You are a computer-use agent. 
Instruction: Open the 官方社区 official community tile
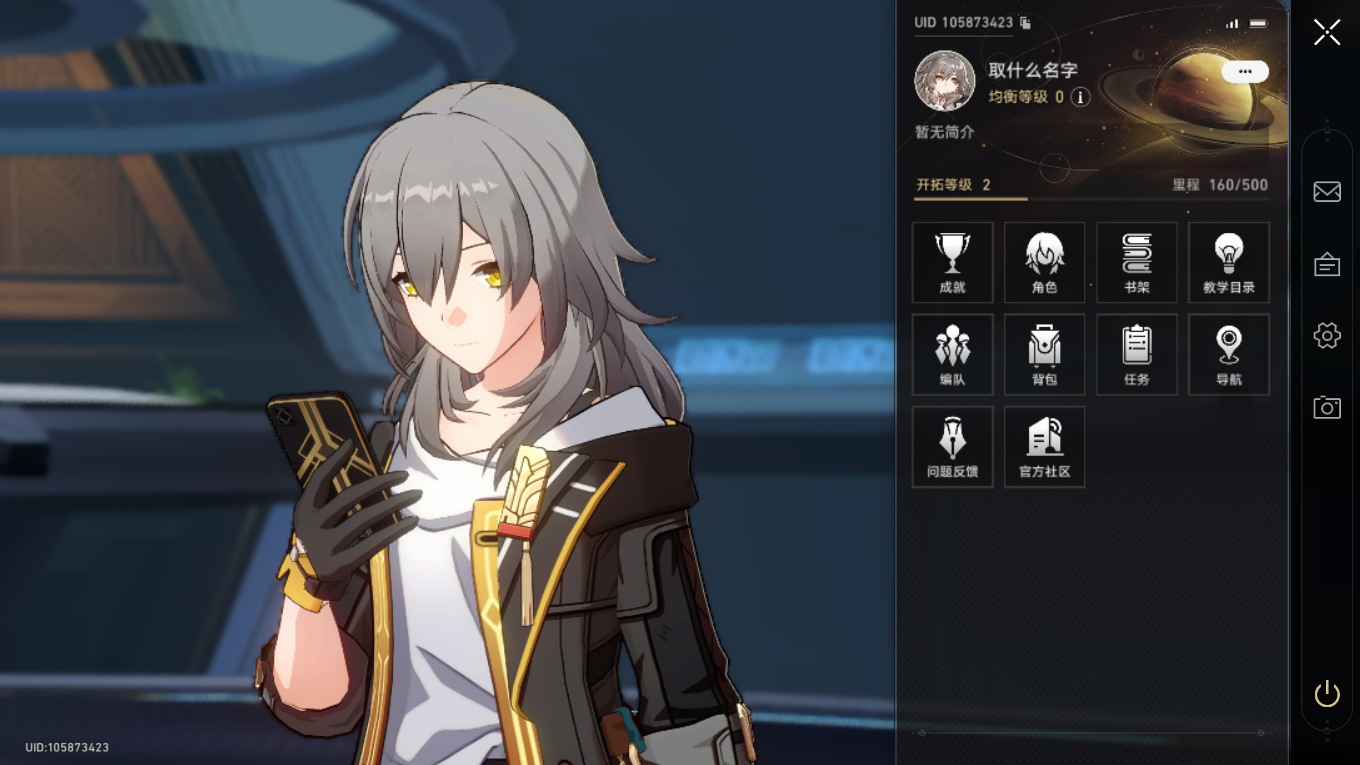1044,446
